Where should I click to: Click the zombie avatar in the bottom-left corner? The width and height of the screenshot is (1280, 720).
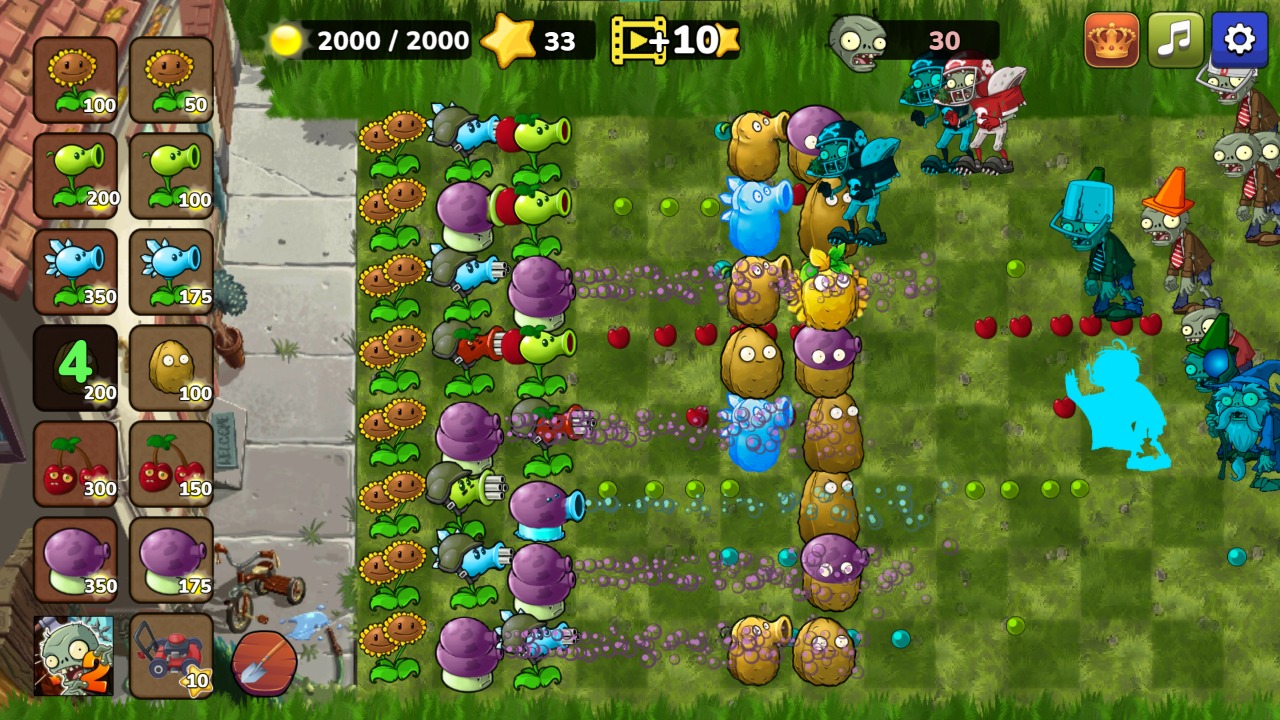75,660
